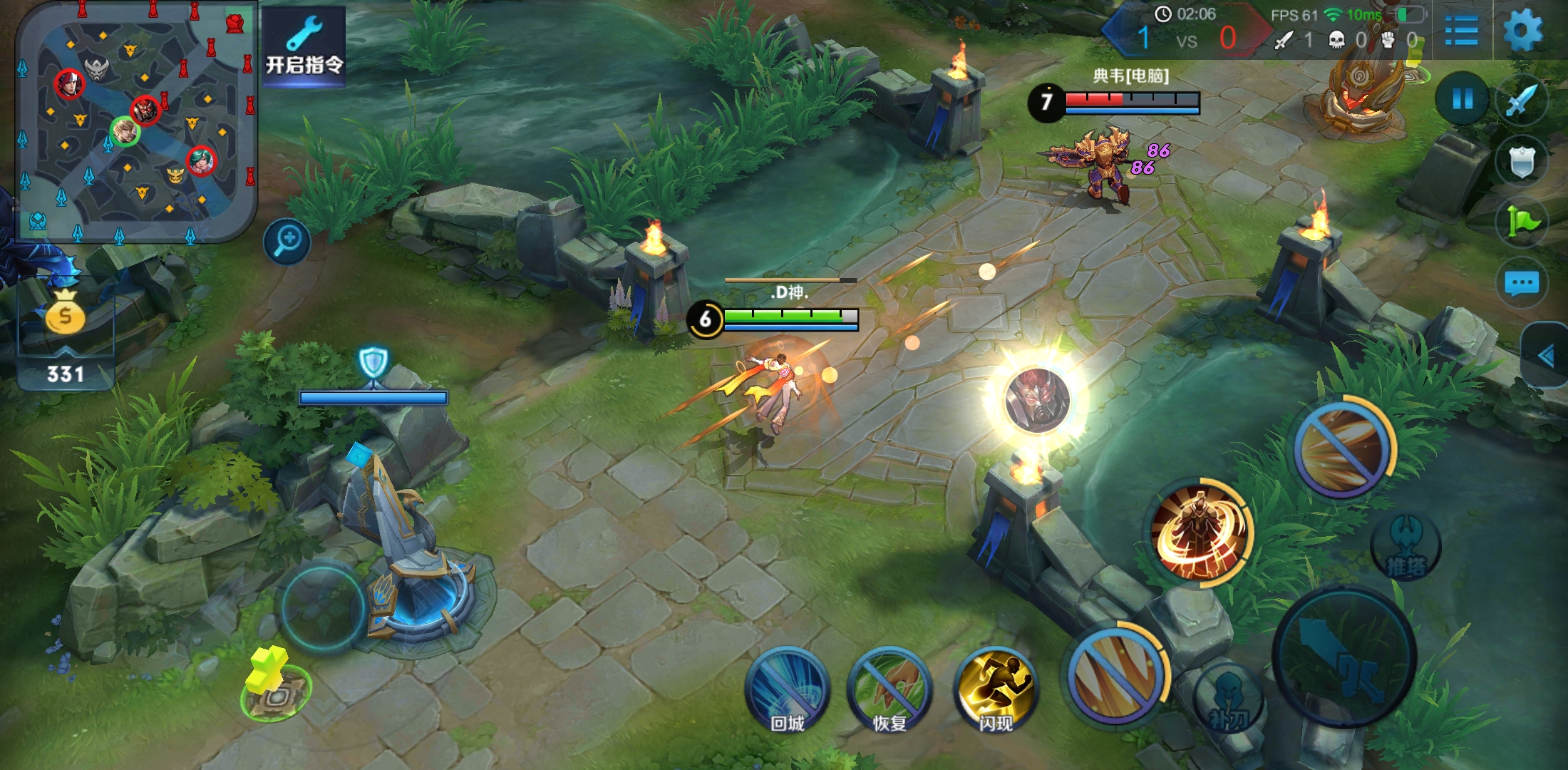The height and width of the screenshot is (770, 1568).
Task: Send the green flag gather signal
Action: pyautogui.click(x=1522, y=223)
